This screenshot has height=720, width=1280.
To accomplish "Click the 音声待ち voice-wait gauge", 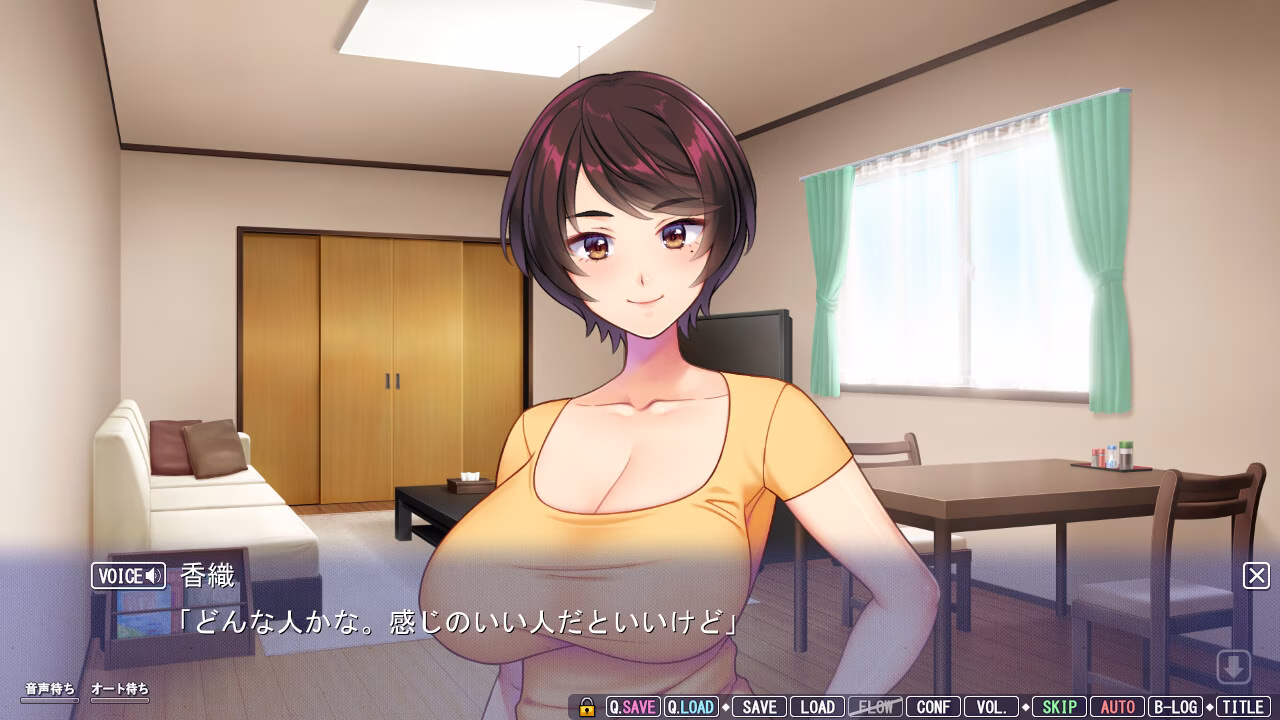I will [x=50, y=690].
